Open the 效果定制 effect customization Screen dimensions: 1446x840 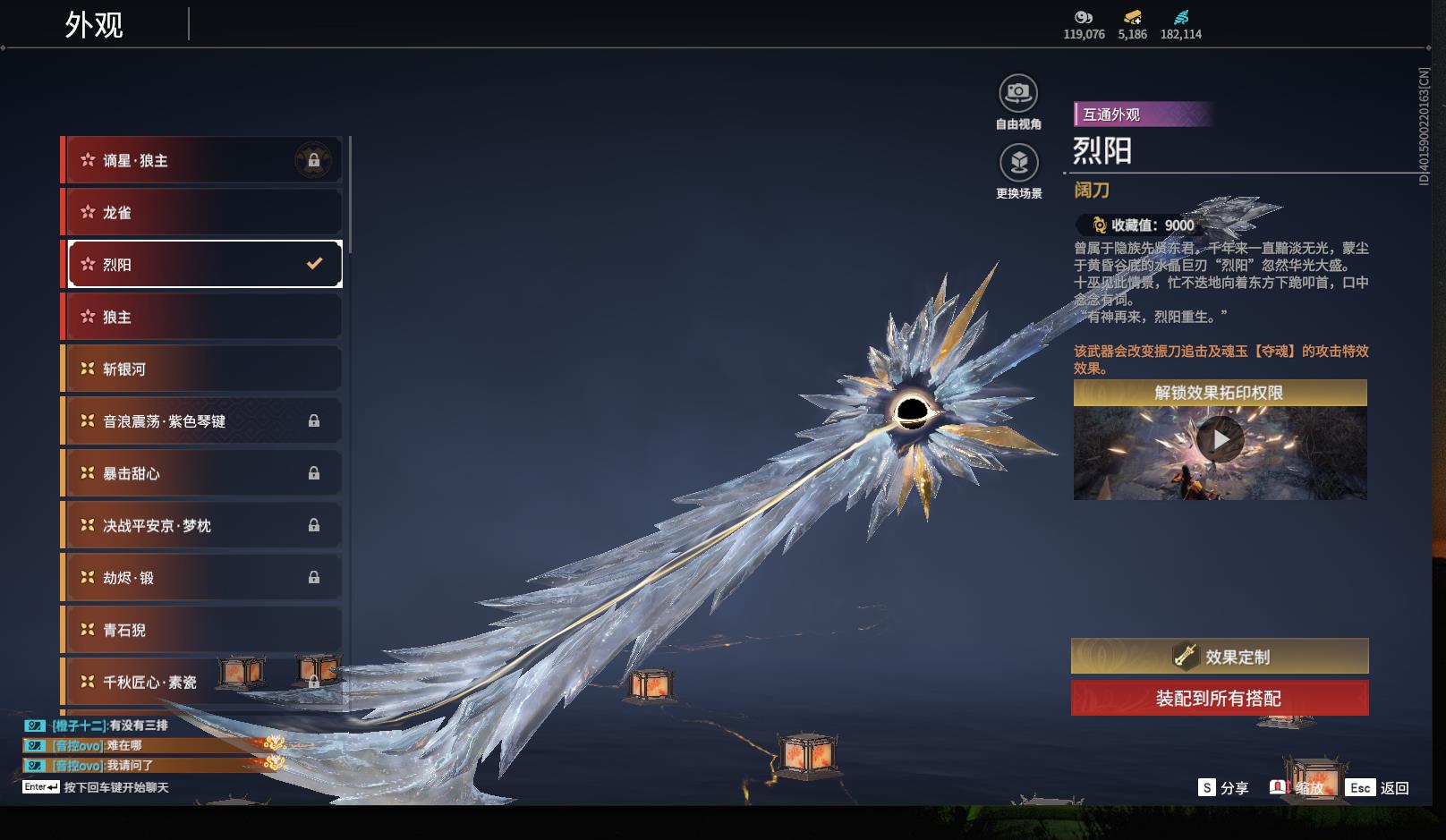pyautogui.click(x=1220, y=657)
